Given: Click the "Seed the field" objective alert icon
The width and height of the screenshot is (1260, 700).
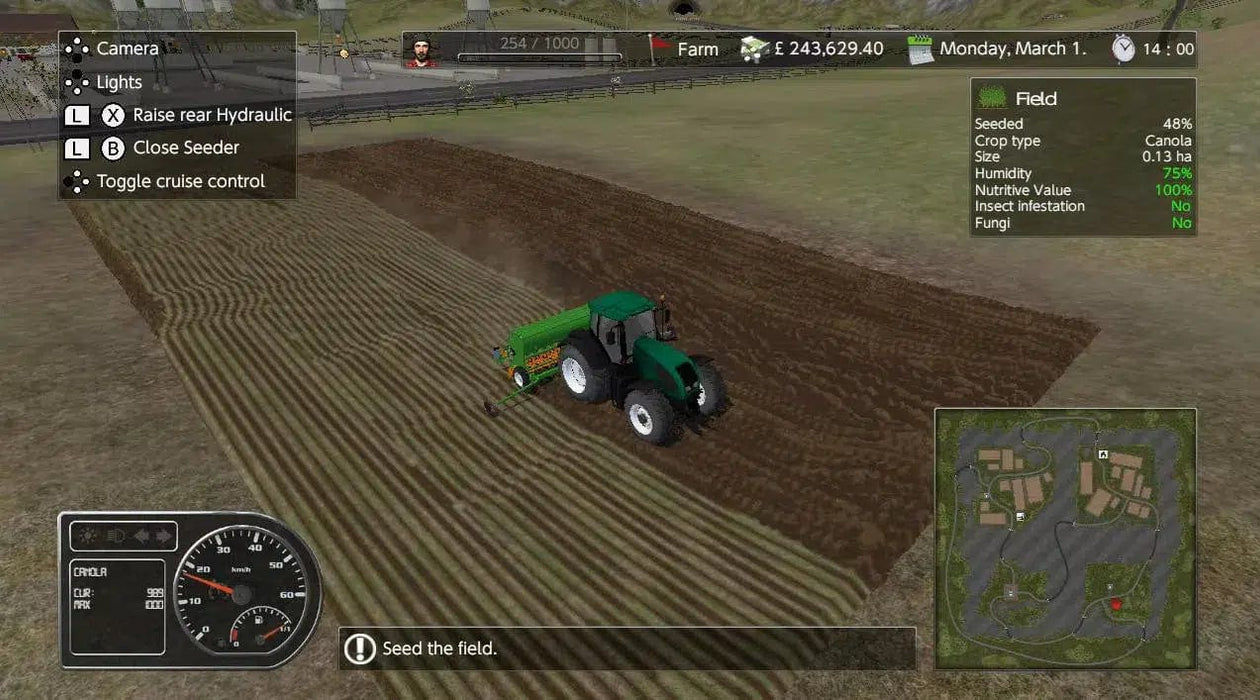Looking at the screenshot, I should coord(360,649).
